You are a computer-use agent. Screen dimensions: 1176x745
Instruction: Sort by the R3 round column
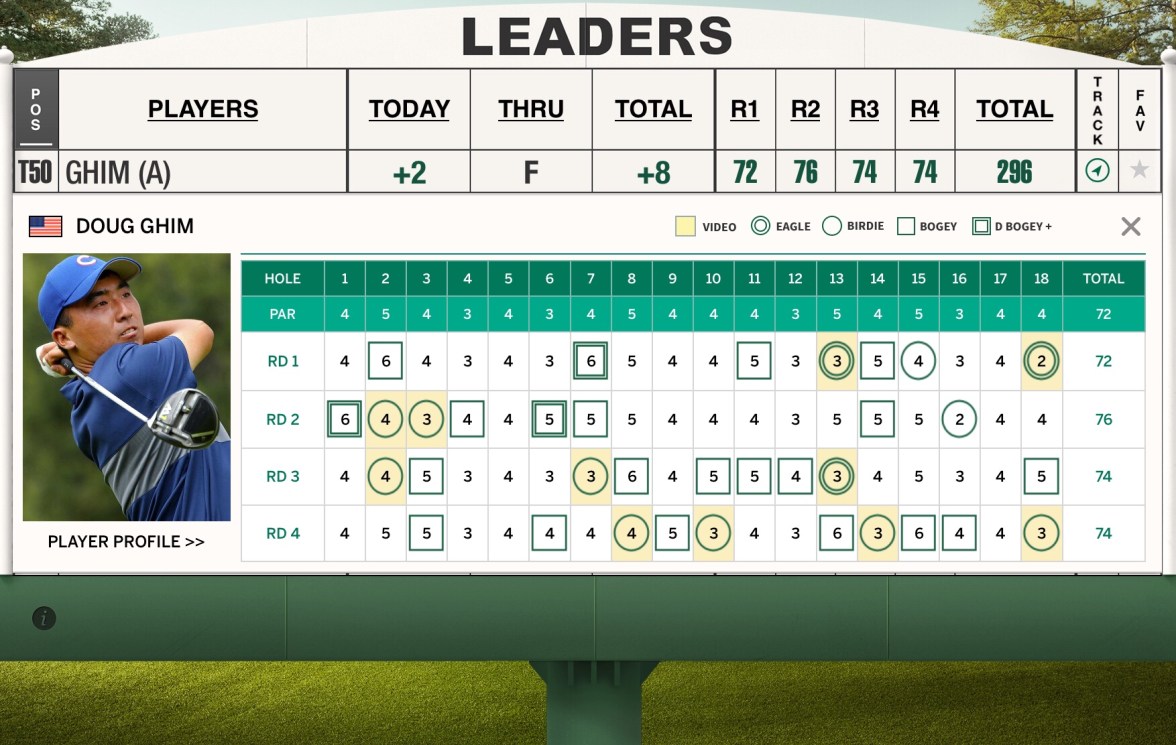pos(865,109)
